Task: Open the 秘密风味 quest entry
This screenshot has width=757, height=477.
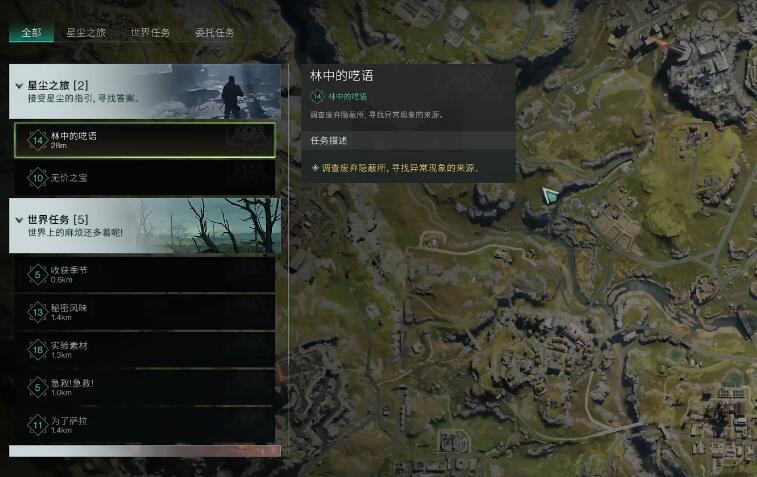Action: 145,312
